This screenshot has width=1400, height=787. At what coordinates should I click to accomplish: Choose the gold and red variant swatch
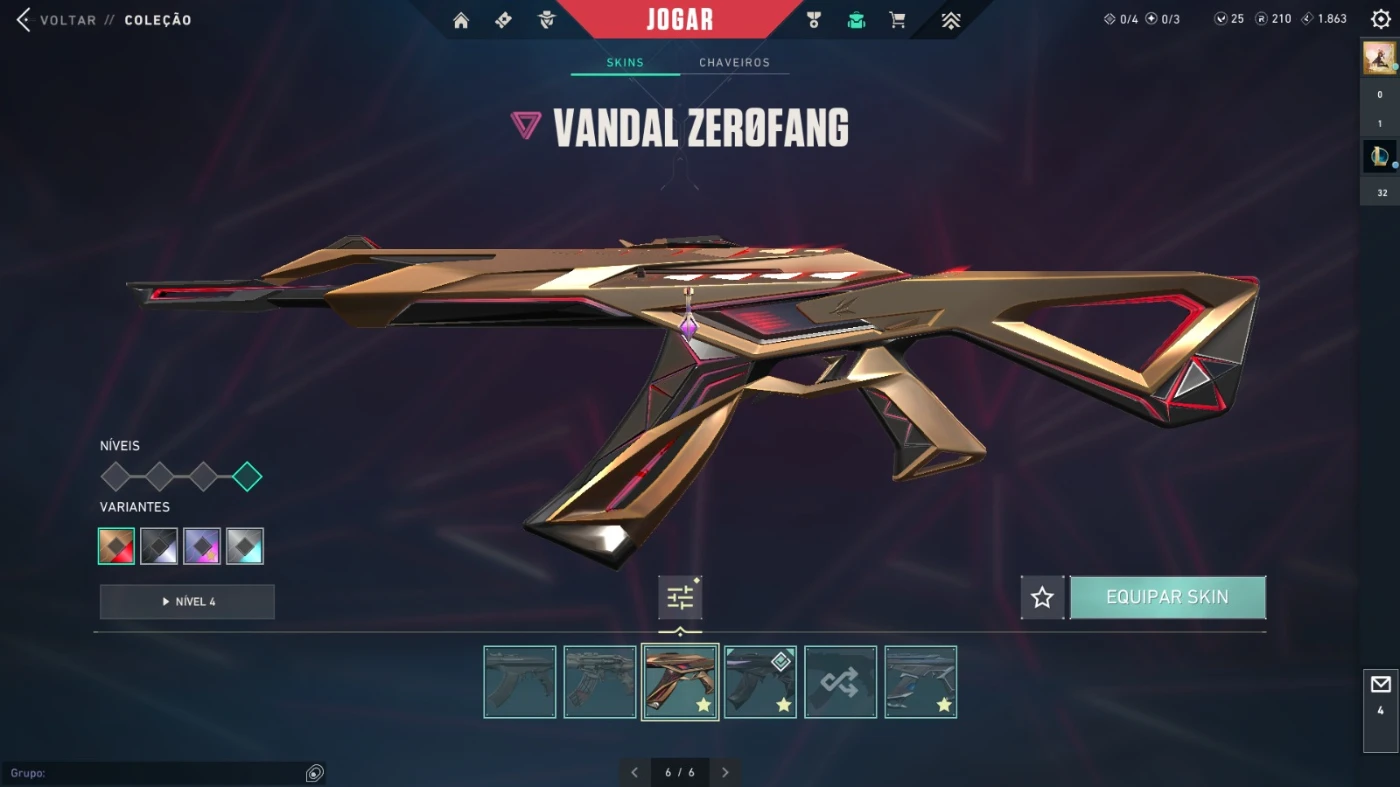click(x=117, y=546)
